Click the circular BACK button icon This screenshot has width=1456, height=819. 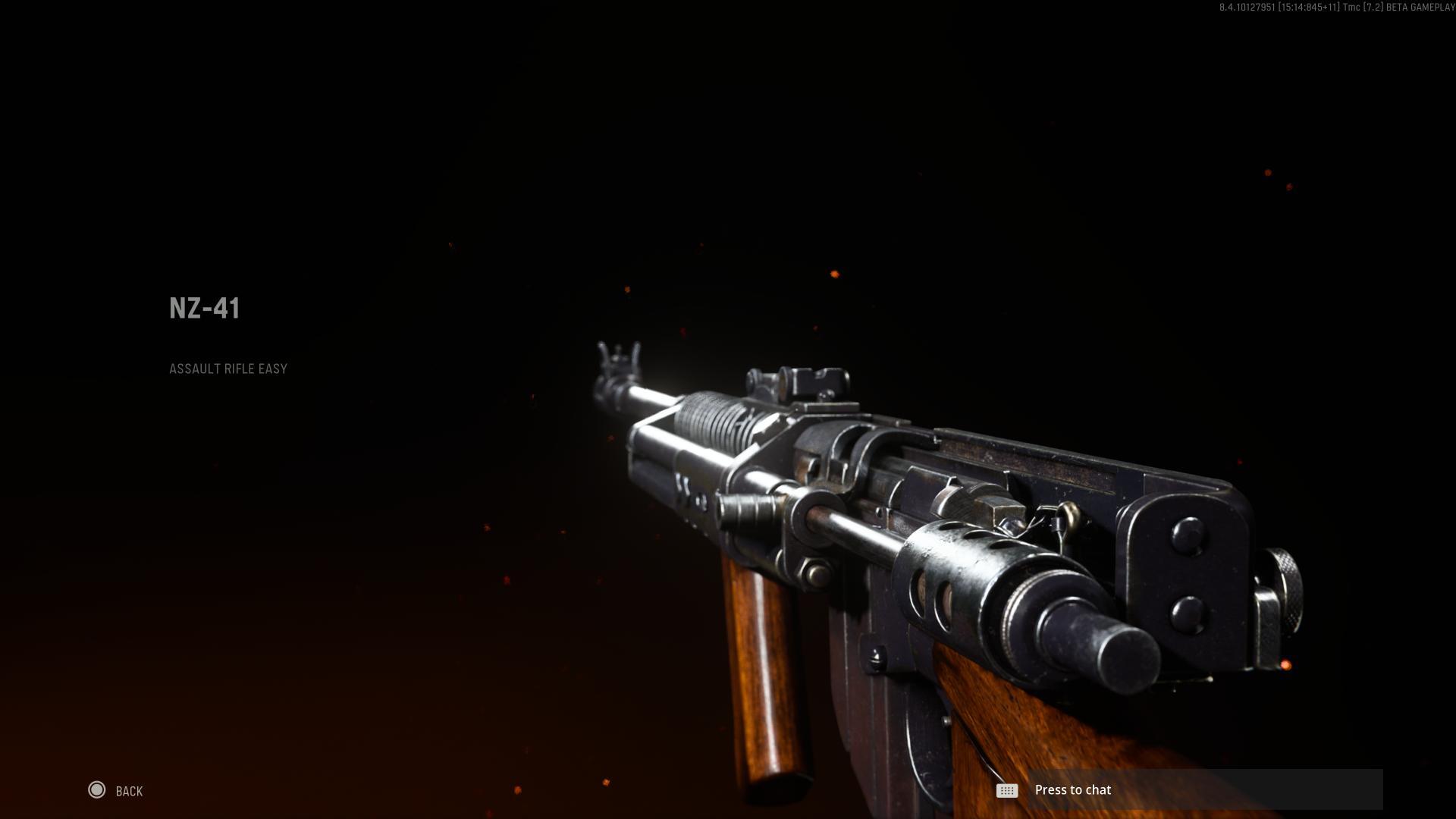98,790
